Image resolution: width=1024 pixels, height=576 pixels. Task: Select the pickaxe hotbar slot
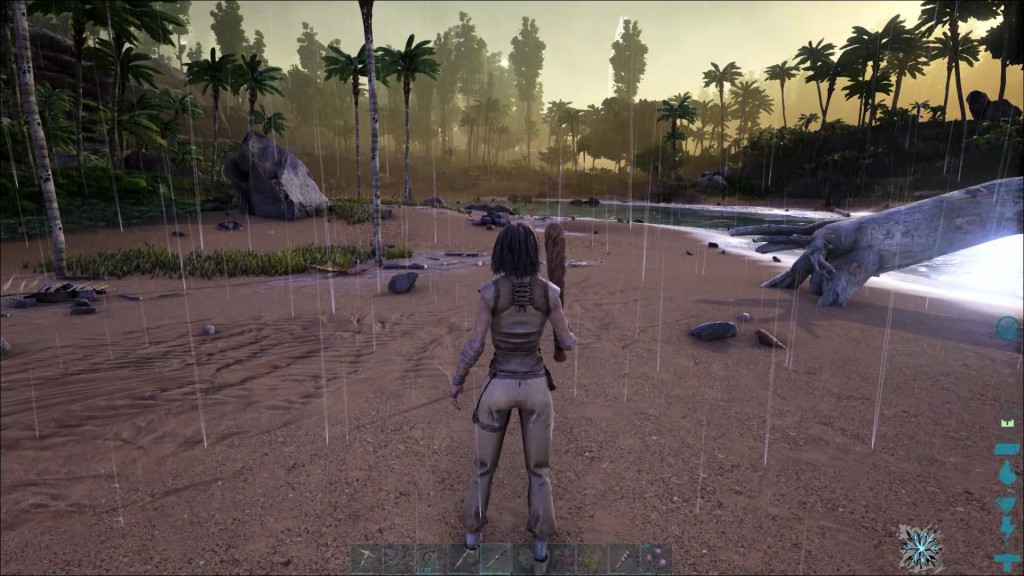[367, 559]
